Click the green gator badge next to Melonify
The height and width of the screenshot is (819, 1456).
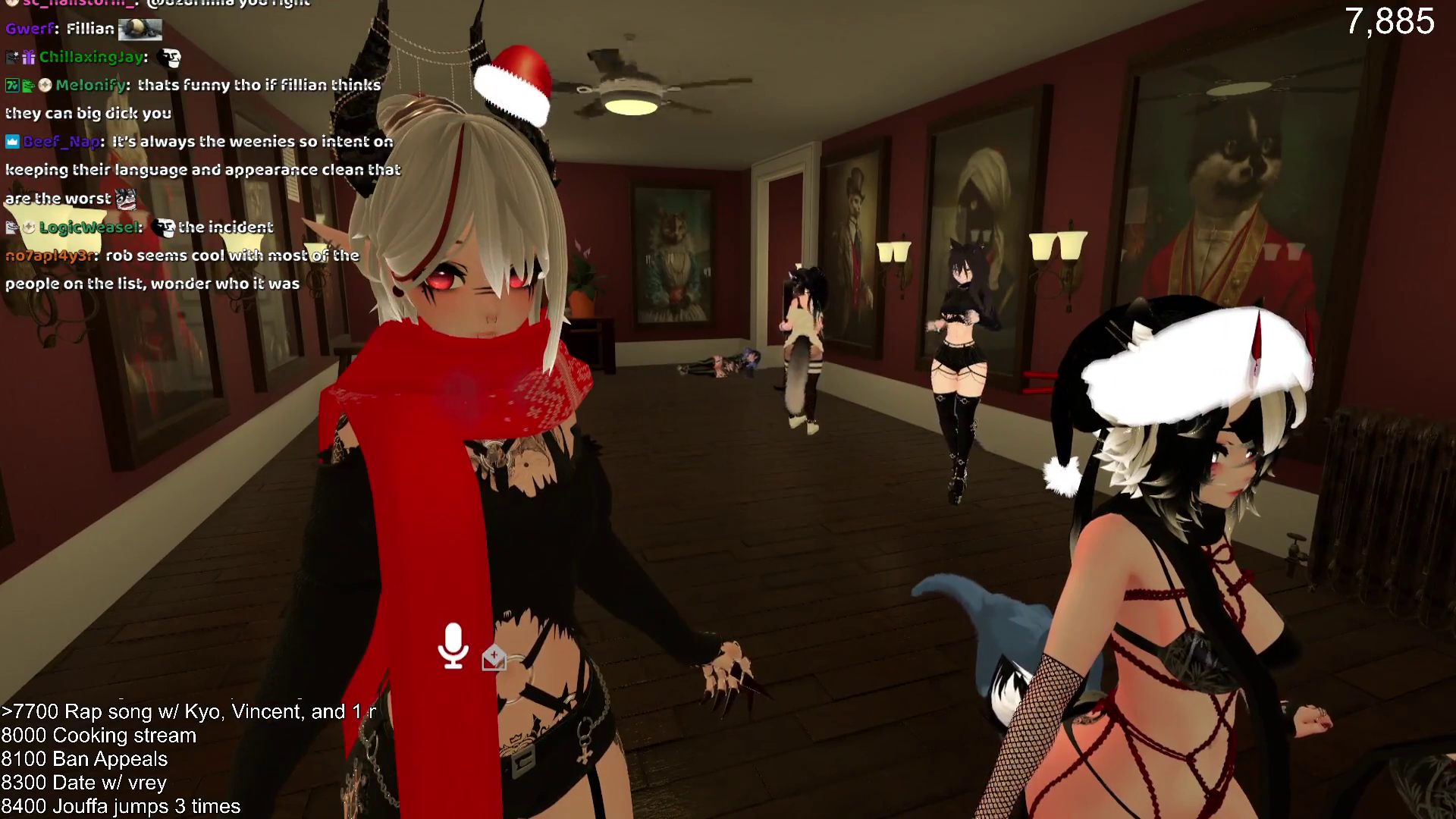(27, 86)
